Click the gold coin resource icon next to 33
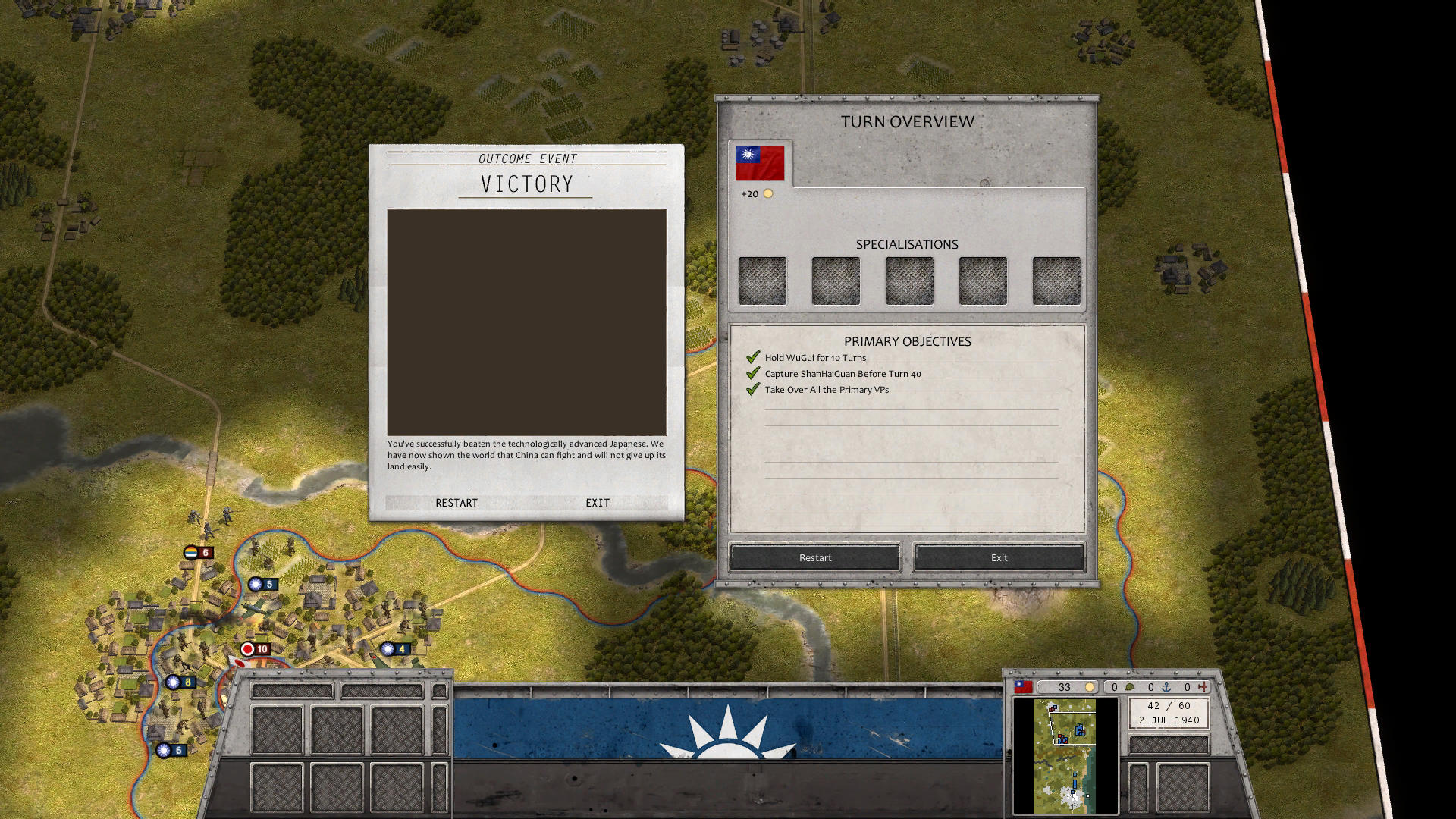The image size is (1456, 819). (1090, 687)
